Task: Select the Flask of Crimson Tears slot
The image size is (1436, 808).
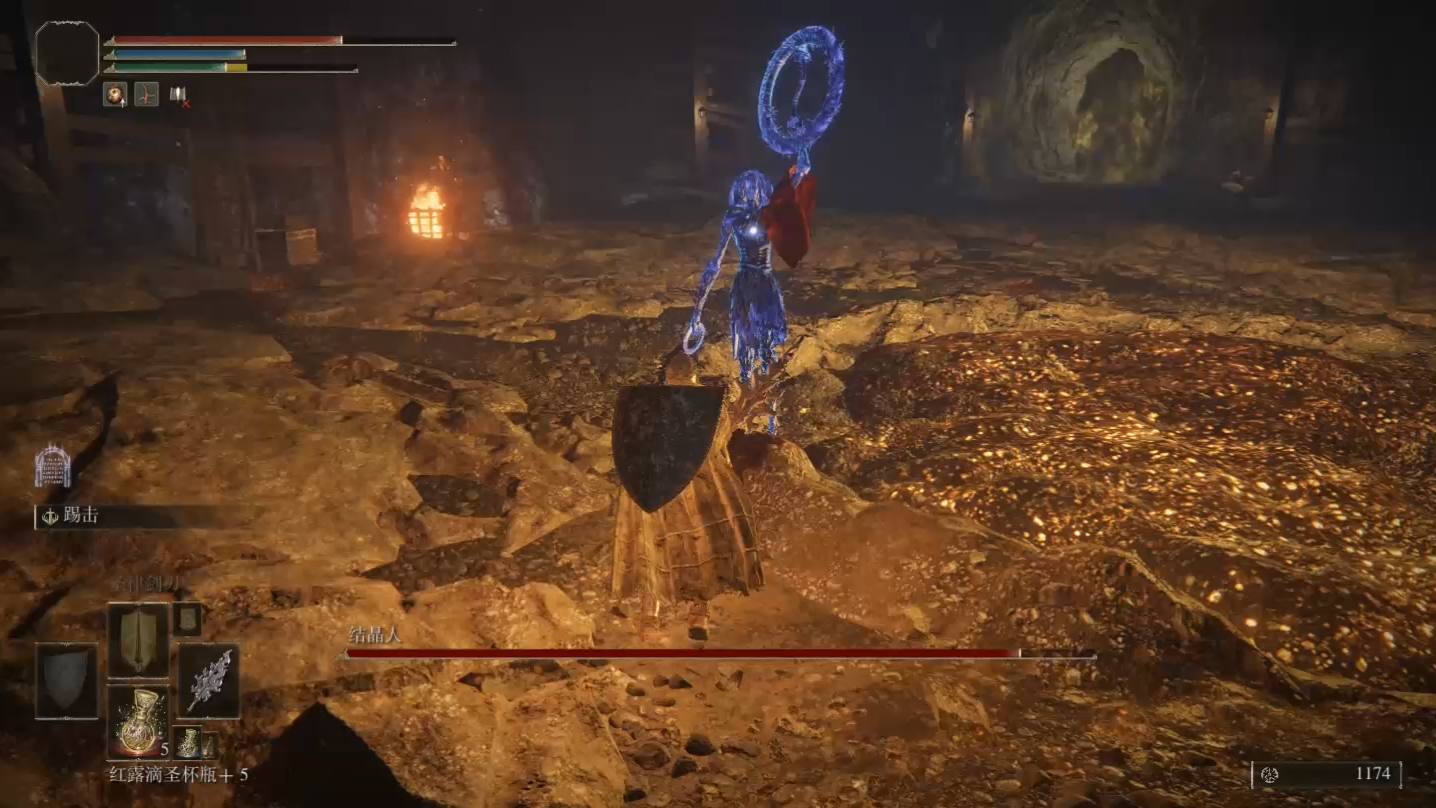Action: click(137, 721)
